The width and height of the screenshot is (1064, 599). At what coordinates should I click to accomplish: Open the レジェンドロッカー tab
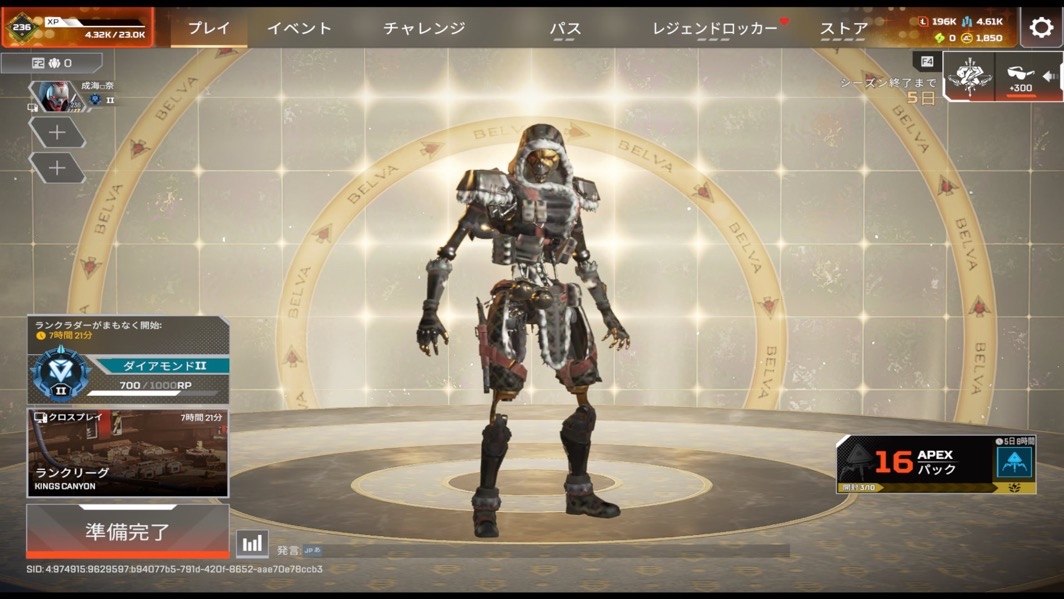[715, 29]
